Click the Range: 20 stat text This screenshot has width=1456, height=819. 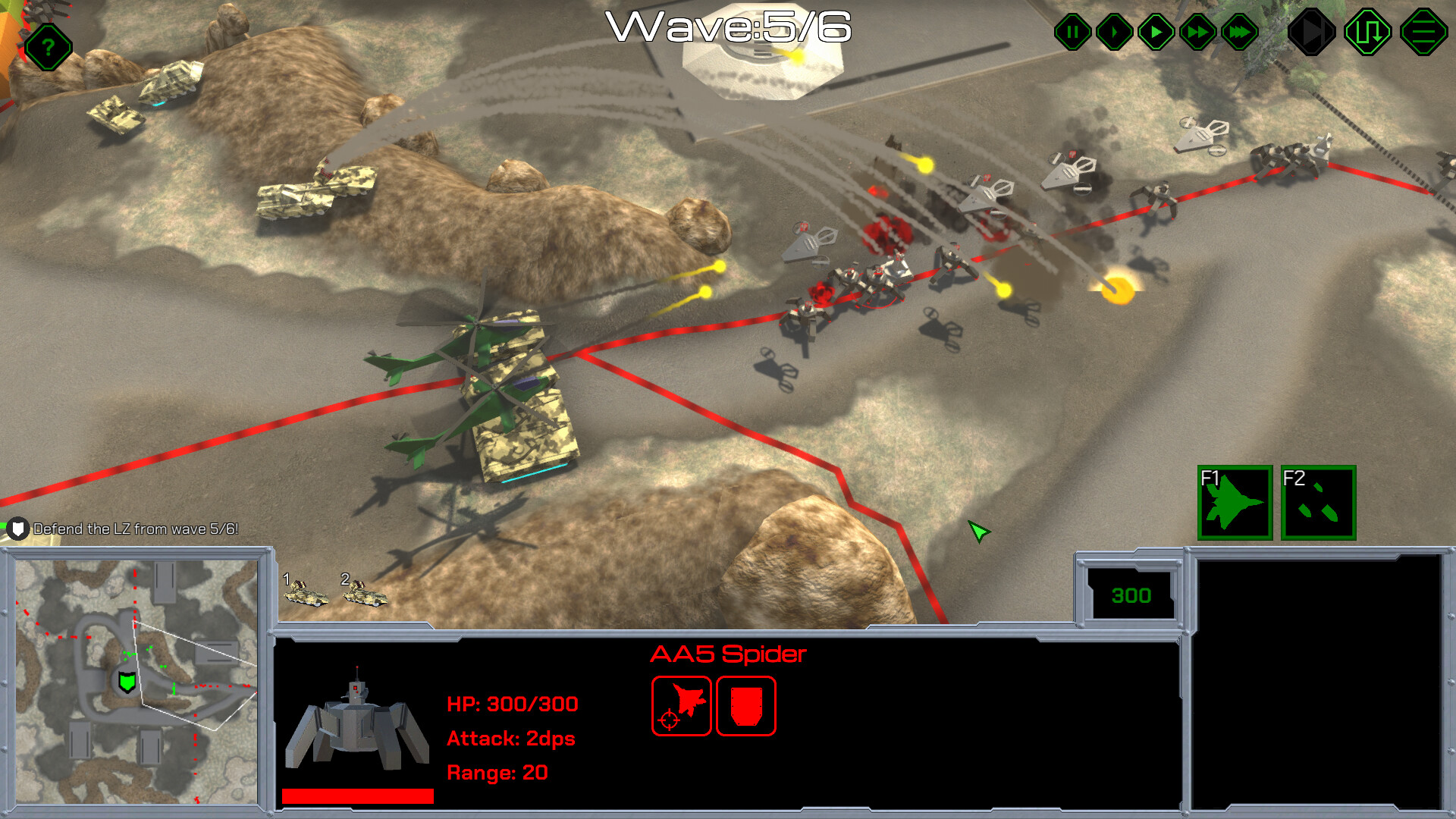tap(498, 773)
